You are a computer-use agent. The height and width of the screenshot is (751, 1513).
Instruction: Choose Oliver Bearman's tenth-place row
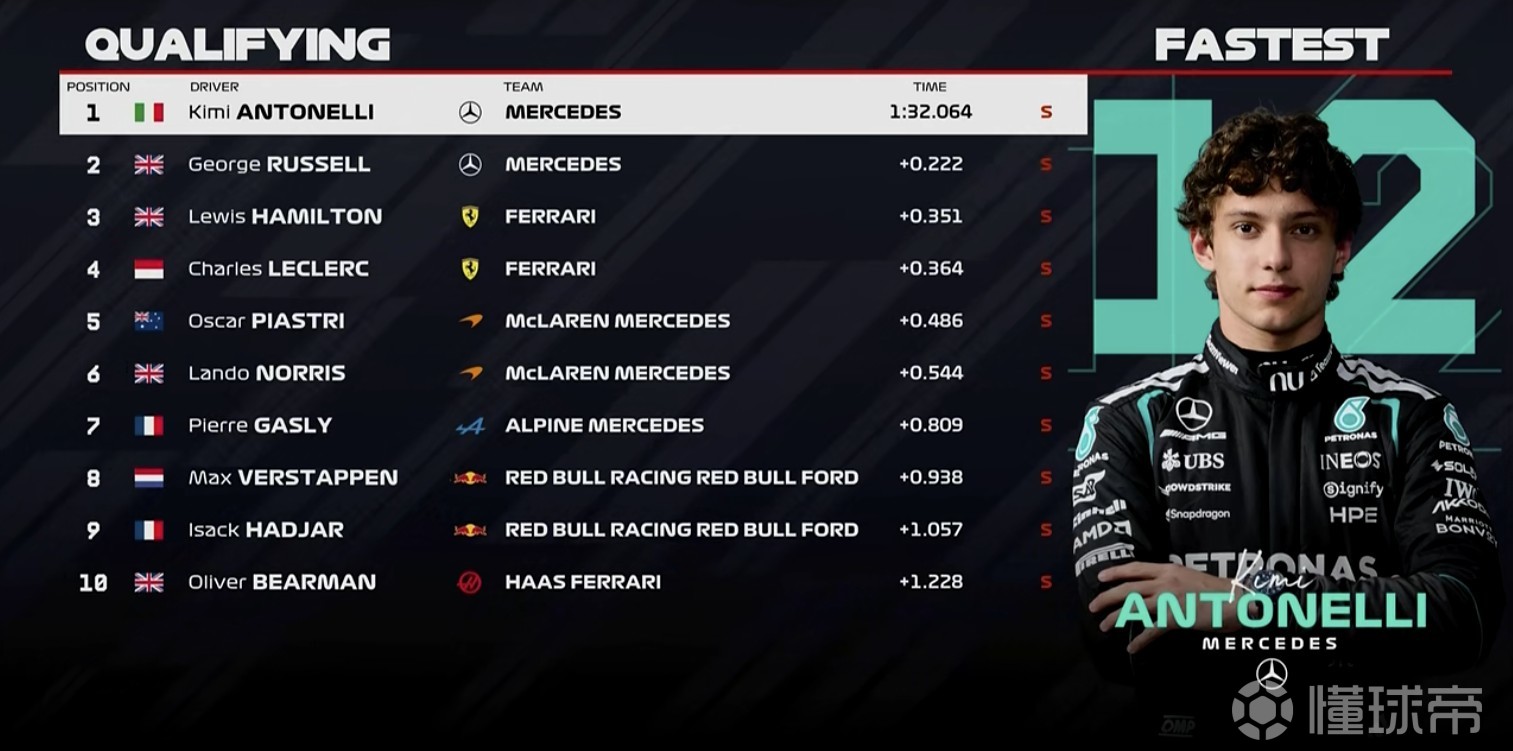[572, 582]
